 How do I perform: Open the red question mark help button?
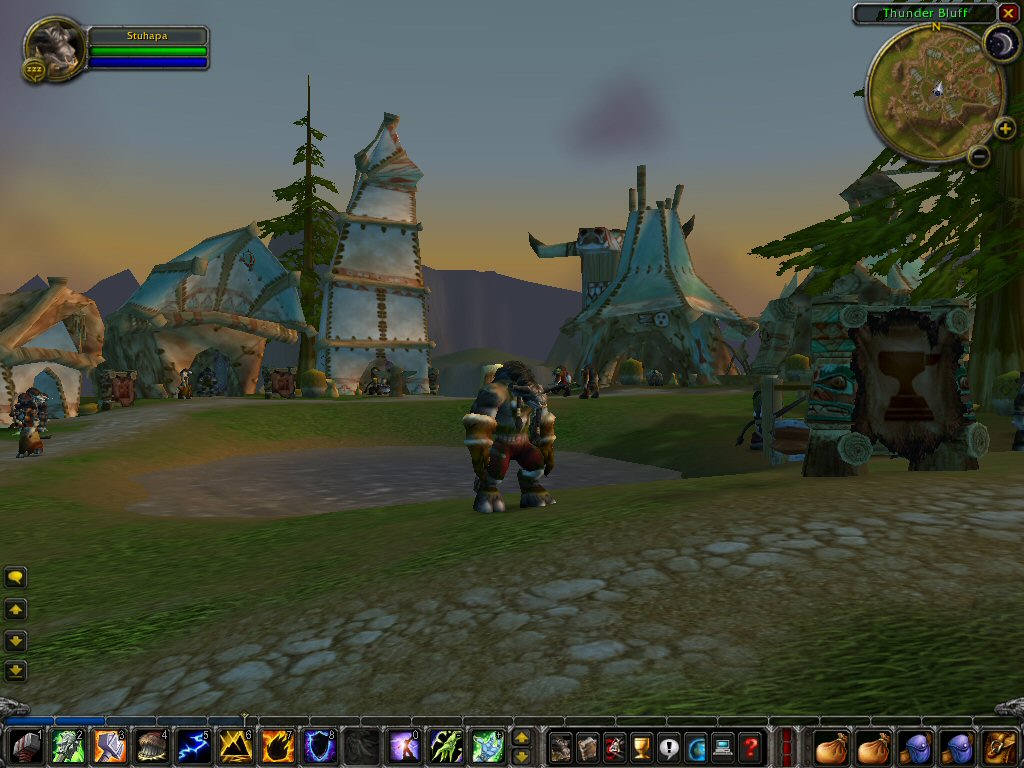(750, 746)
